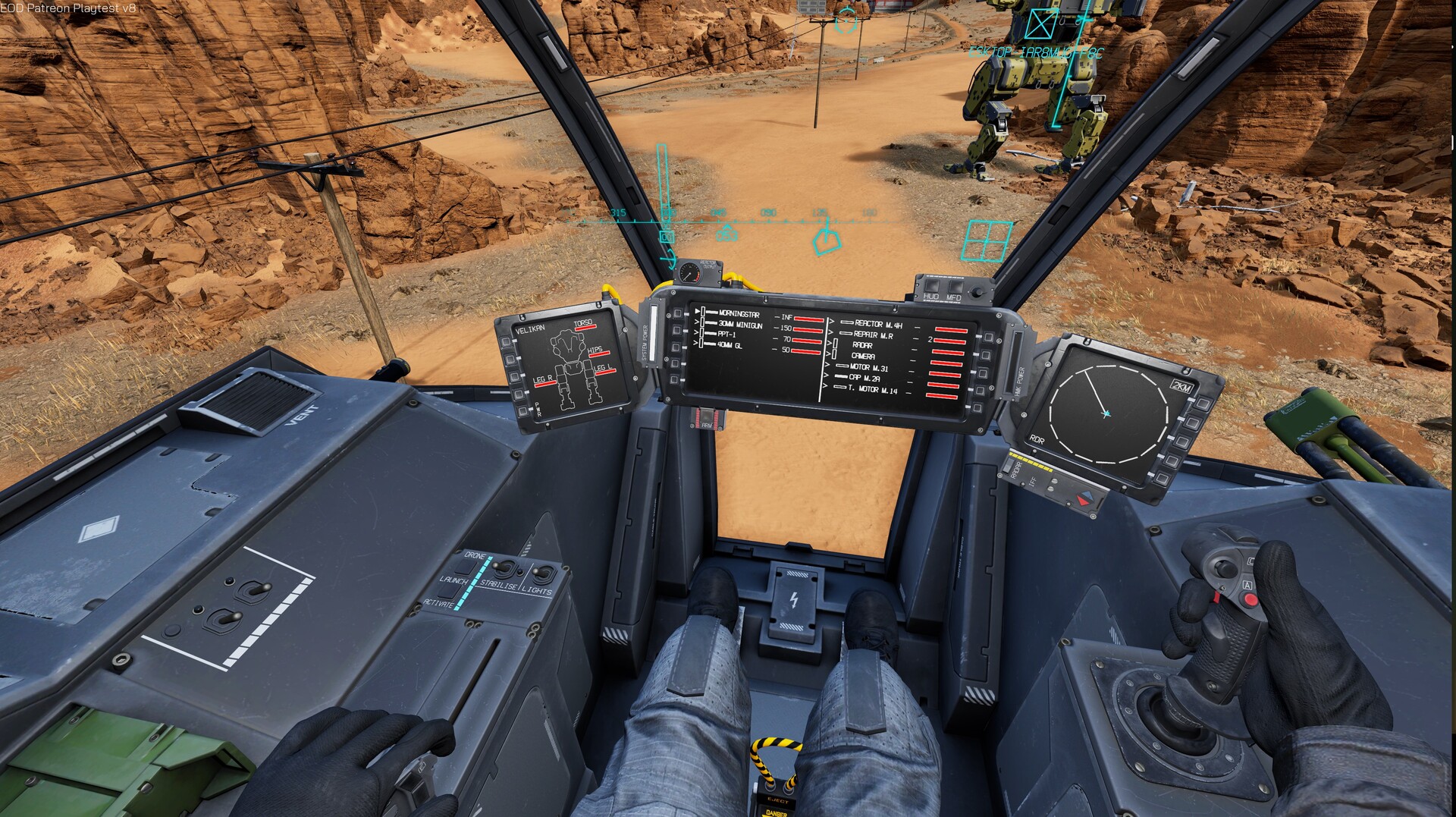This screenshot has width=1456, height=817.
Task: Flip the LIGHTS toggle switch
Action: click(x=541, y=571)
